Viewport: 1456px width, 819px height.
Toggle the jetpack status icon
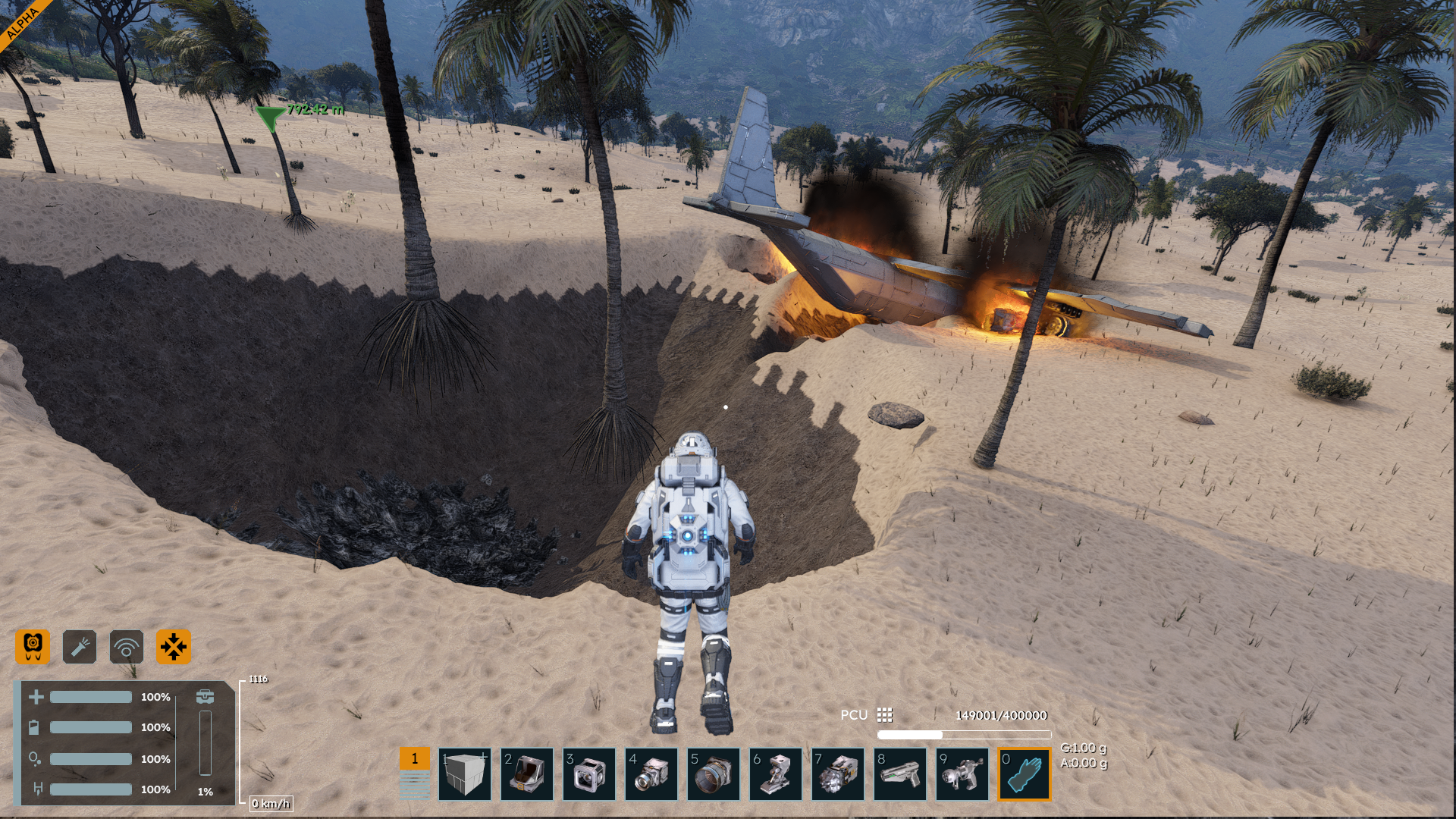point(33,647)
